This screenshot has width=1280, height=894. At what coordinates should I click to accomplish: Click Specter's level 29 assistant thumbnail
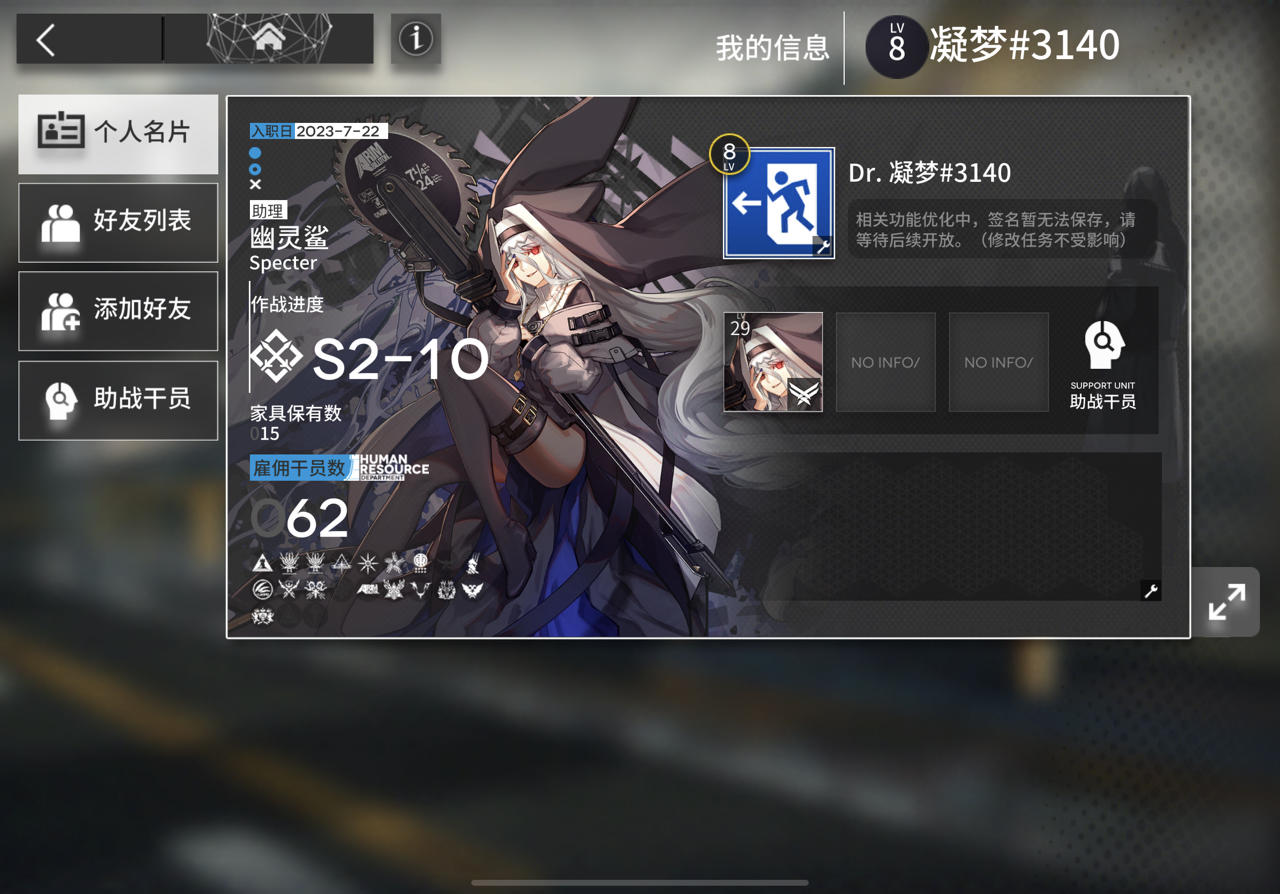point(773,361)
